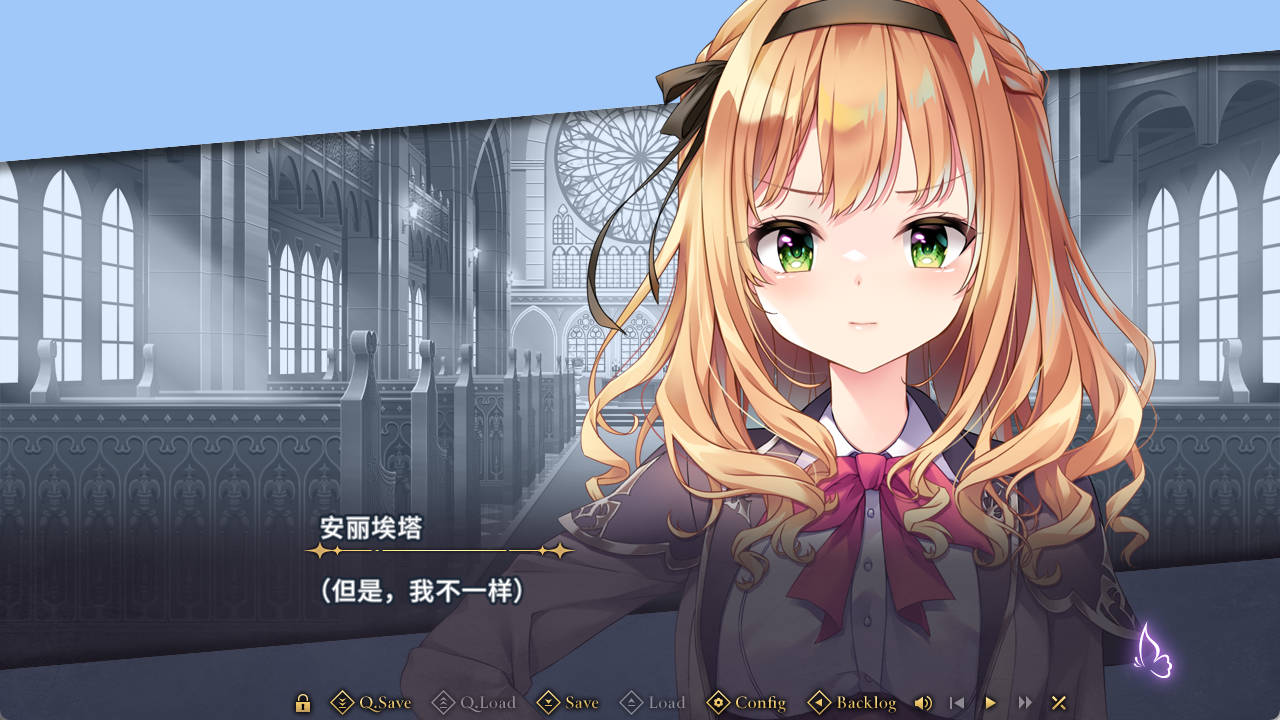Enable auto-play mode with the play triangle
The height and width of the screenshot is (720, 1280).
click(989, 703)
